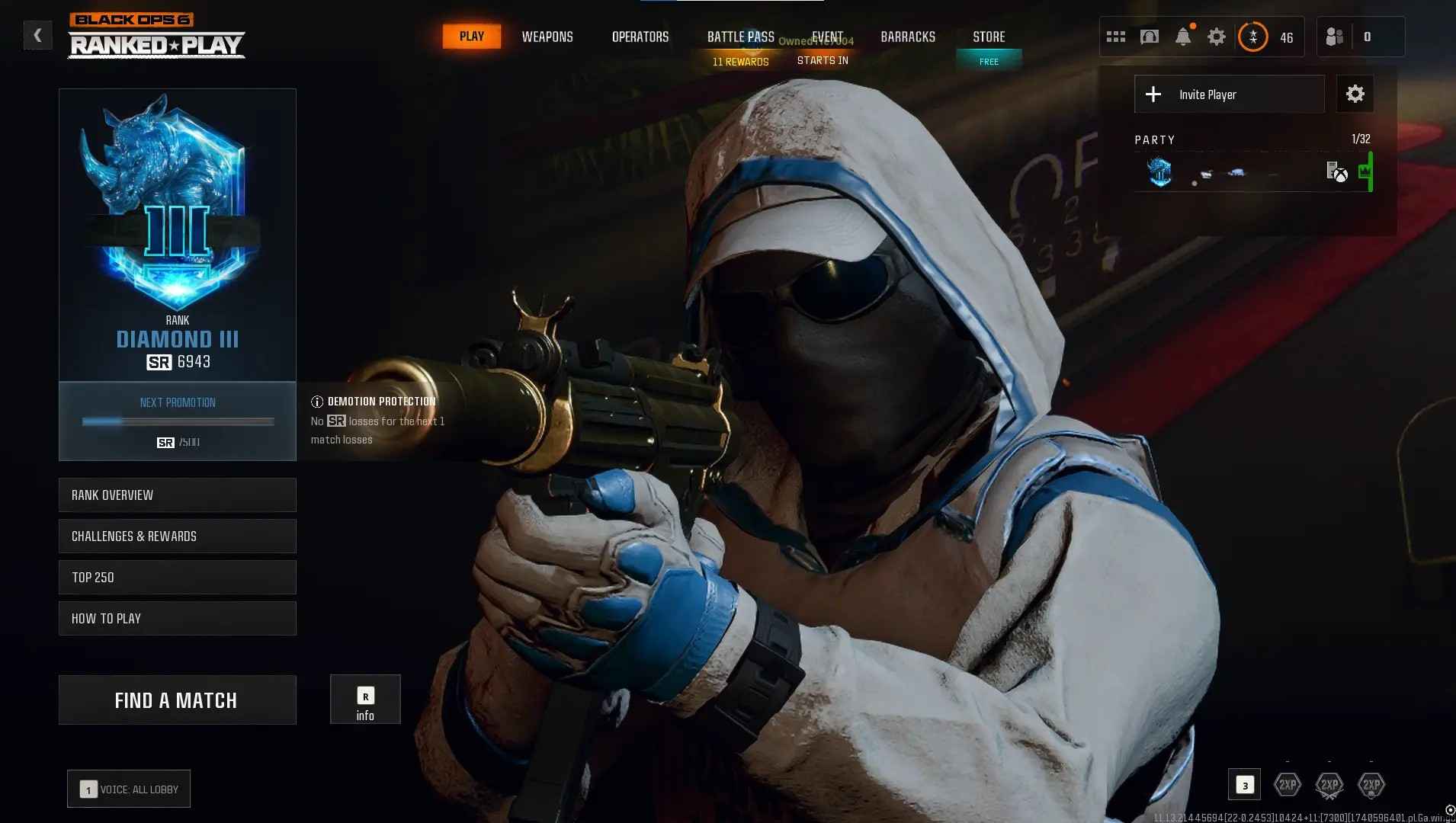Screen dimensions: 1456x823
Task: Click Invite Player in the party panel
Action: point(1228,94)
